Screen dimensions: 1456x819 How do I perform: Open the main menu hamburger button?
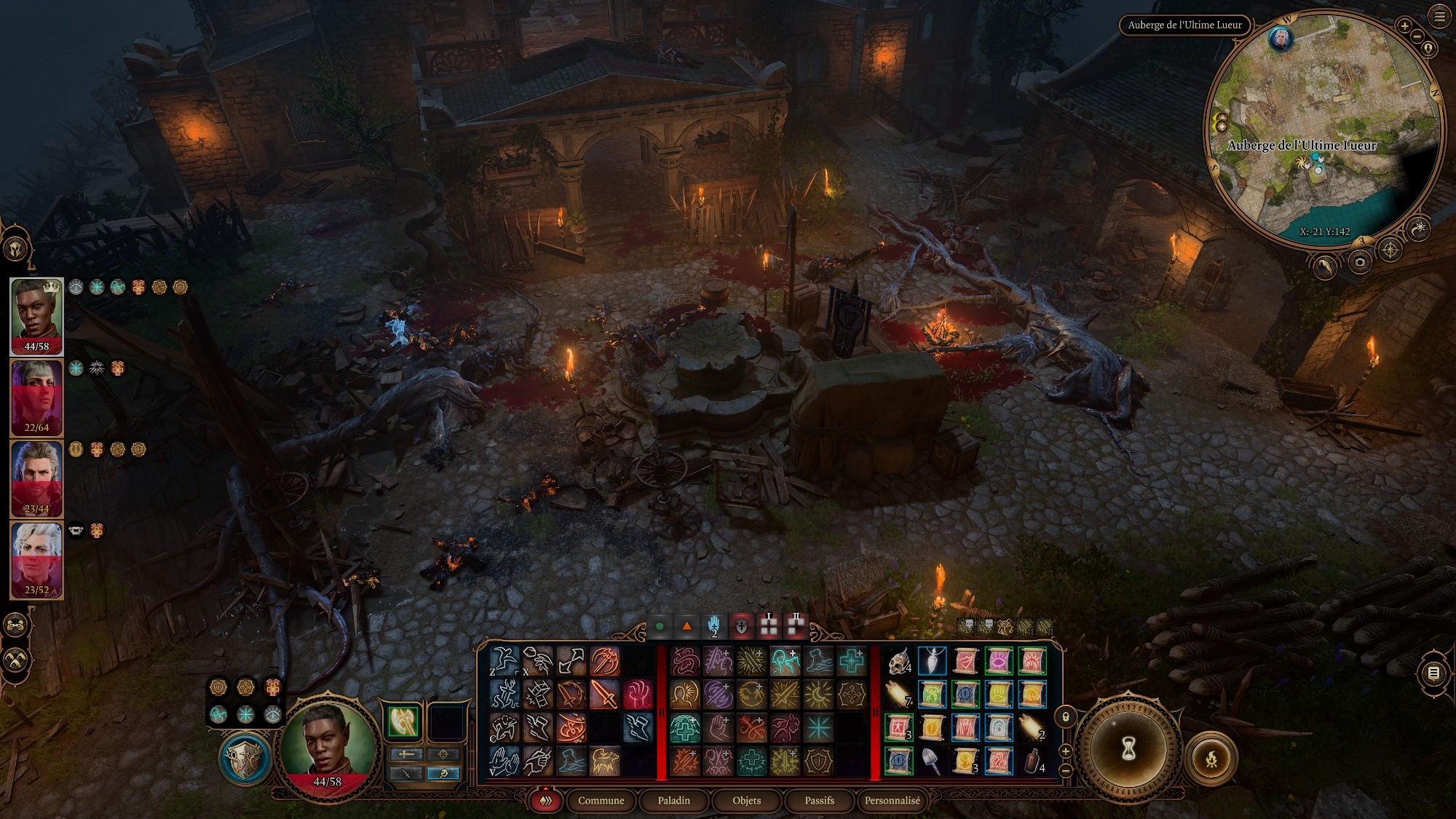[x=1439, y=16]
